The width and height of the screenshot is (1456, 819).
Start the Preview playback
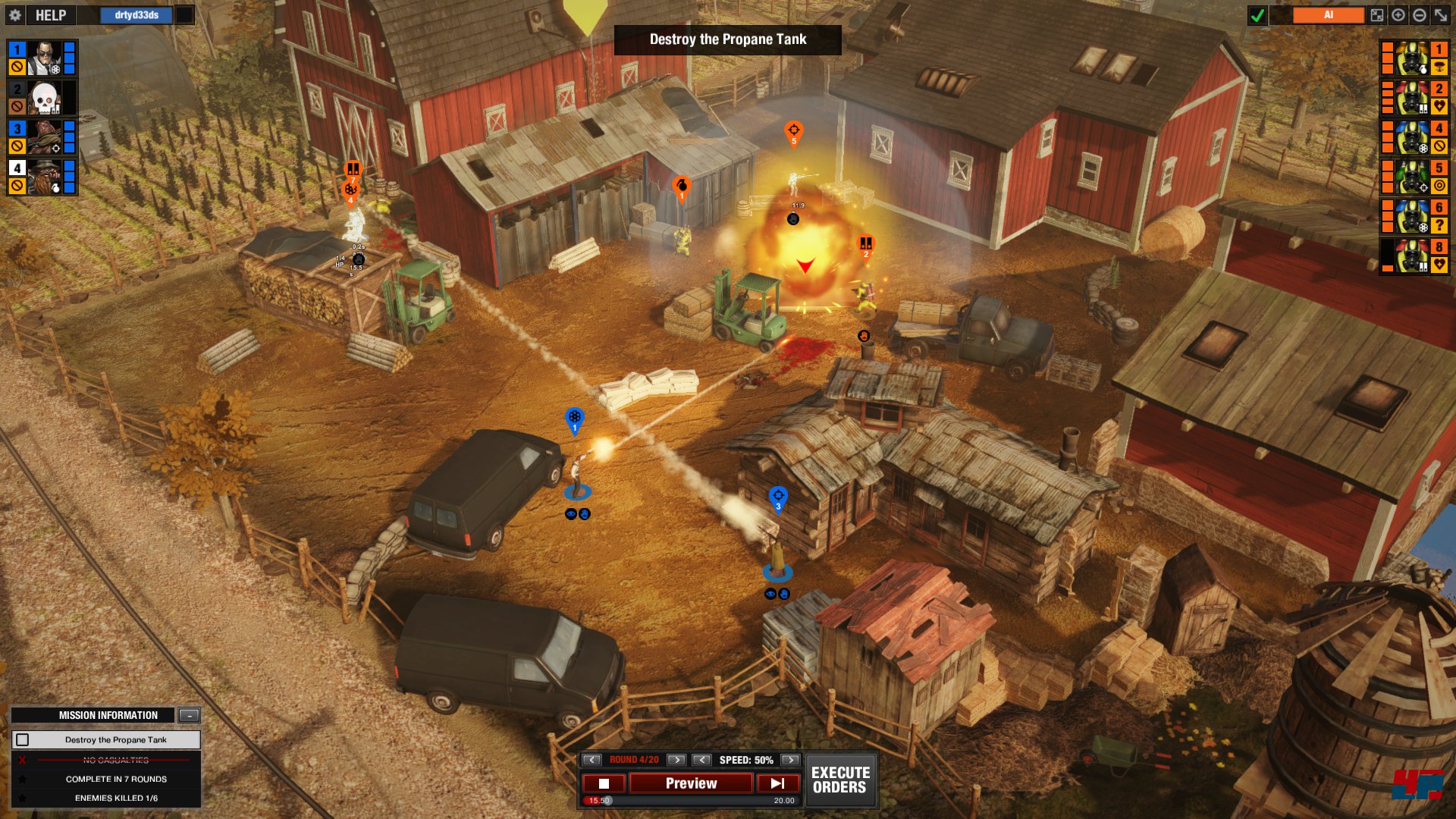coord(691,783)
